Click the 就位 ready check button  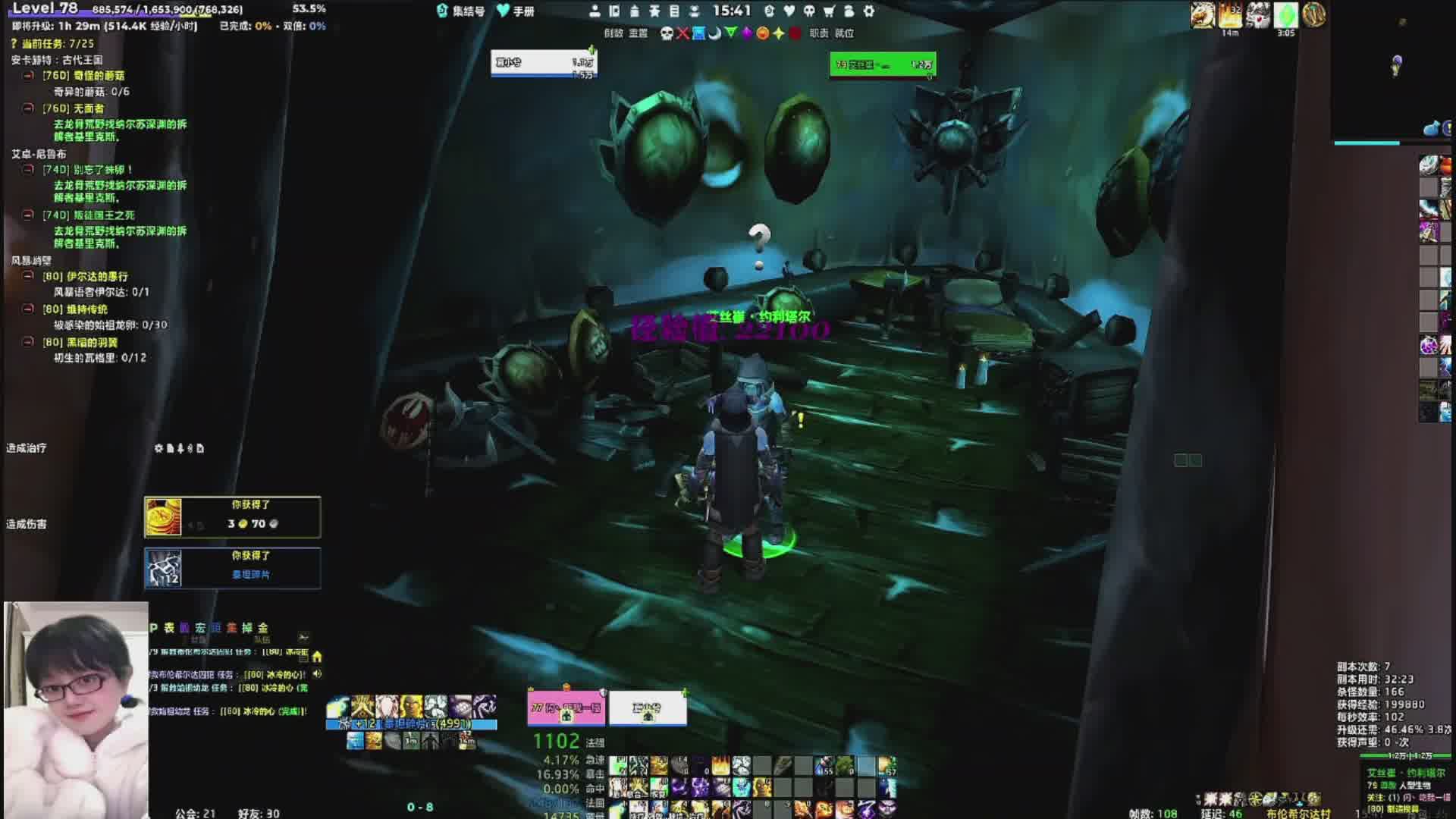(x=844, y=33)
